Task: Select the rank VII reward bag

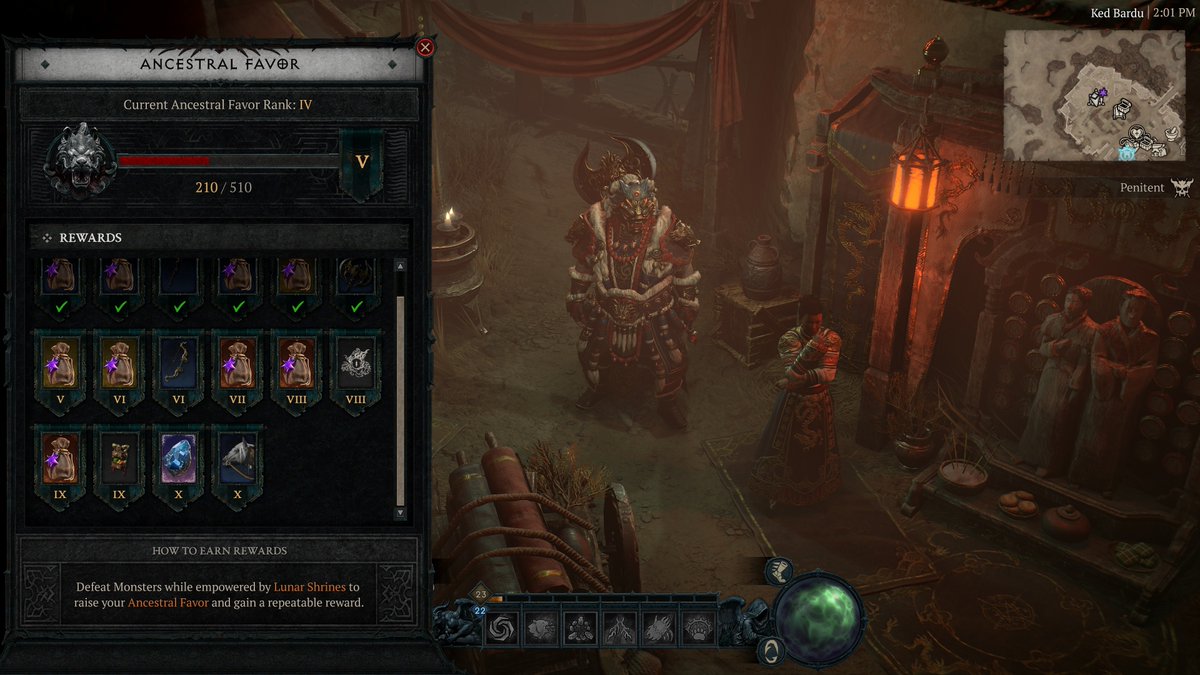Action: (x=239, y=365)
